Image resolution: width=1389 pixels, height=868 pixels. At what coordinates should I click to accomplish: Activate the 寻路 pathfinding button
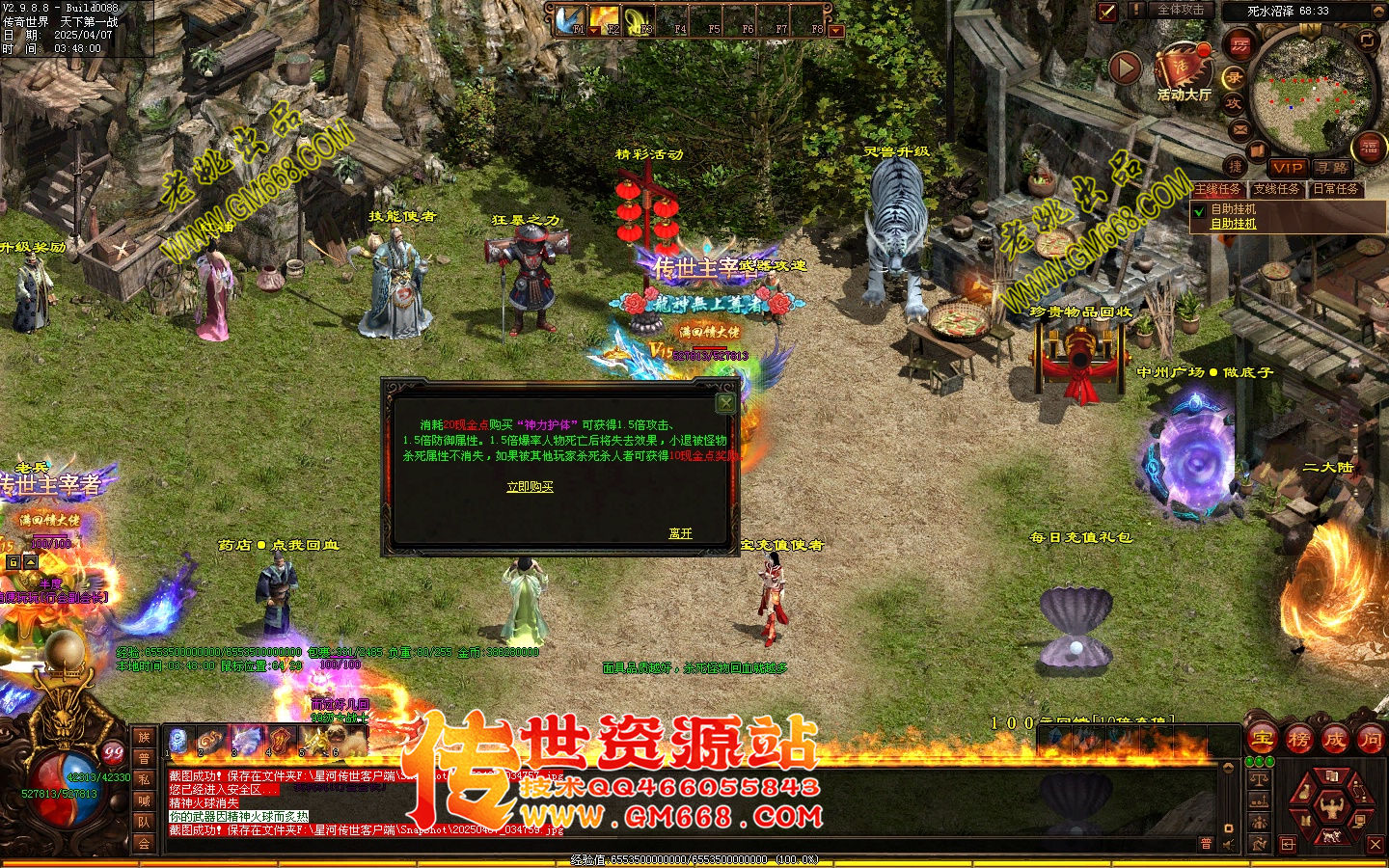click(1332, 167)
